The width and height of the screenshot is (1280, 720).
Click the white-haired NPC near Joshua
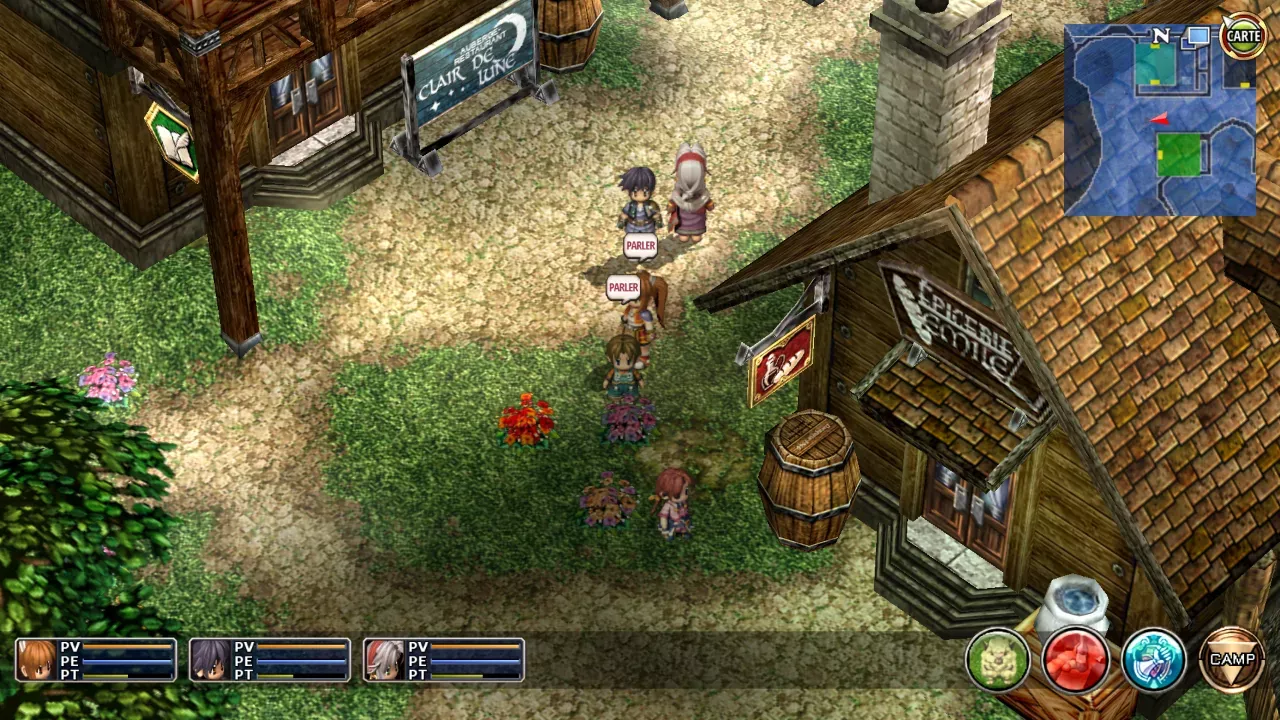[x=690, y=195]
